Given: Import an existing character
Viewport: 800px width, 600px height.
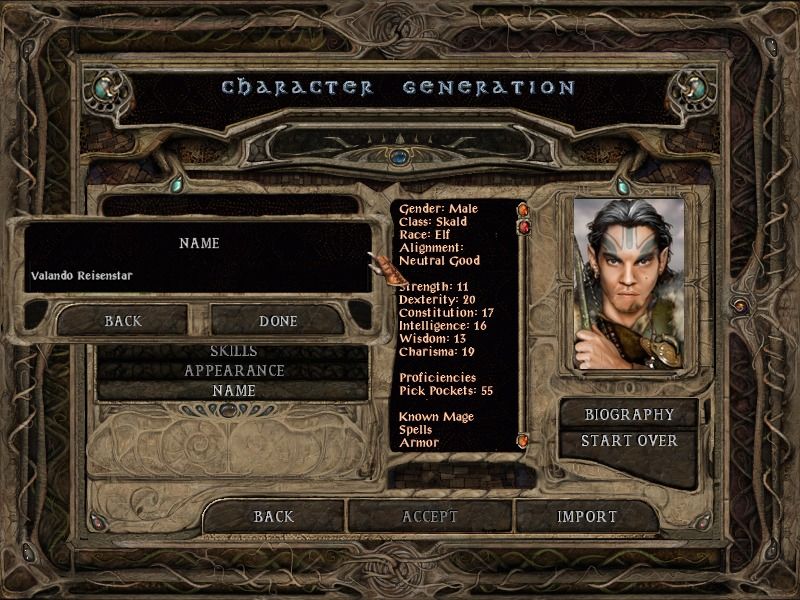Looking at the screenshot, I should tap(587, 516).
